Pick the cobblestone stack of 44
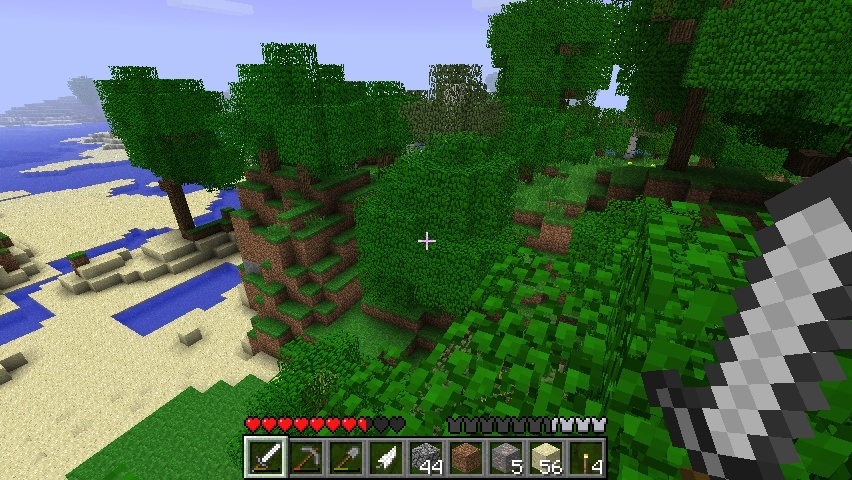This screenshot has height=480, width=852. (x=425, y=458)
